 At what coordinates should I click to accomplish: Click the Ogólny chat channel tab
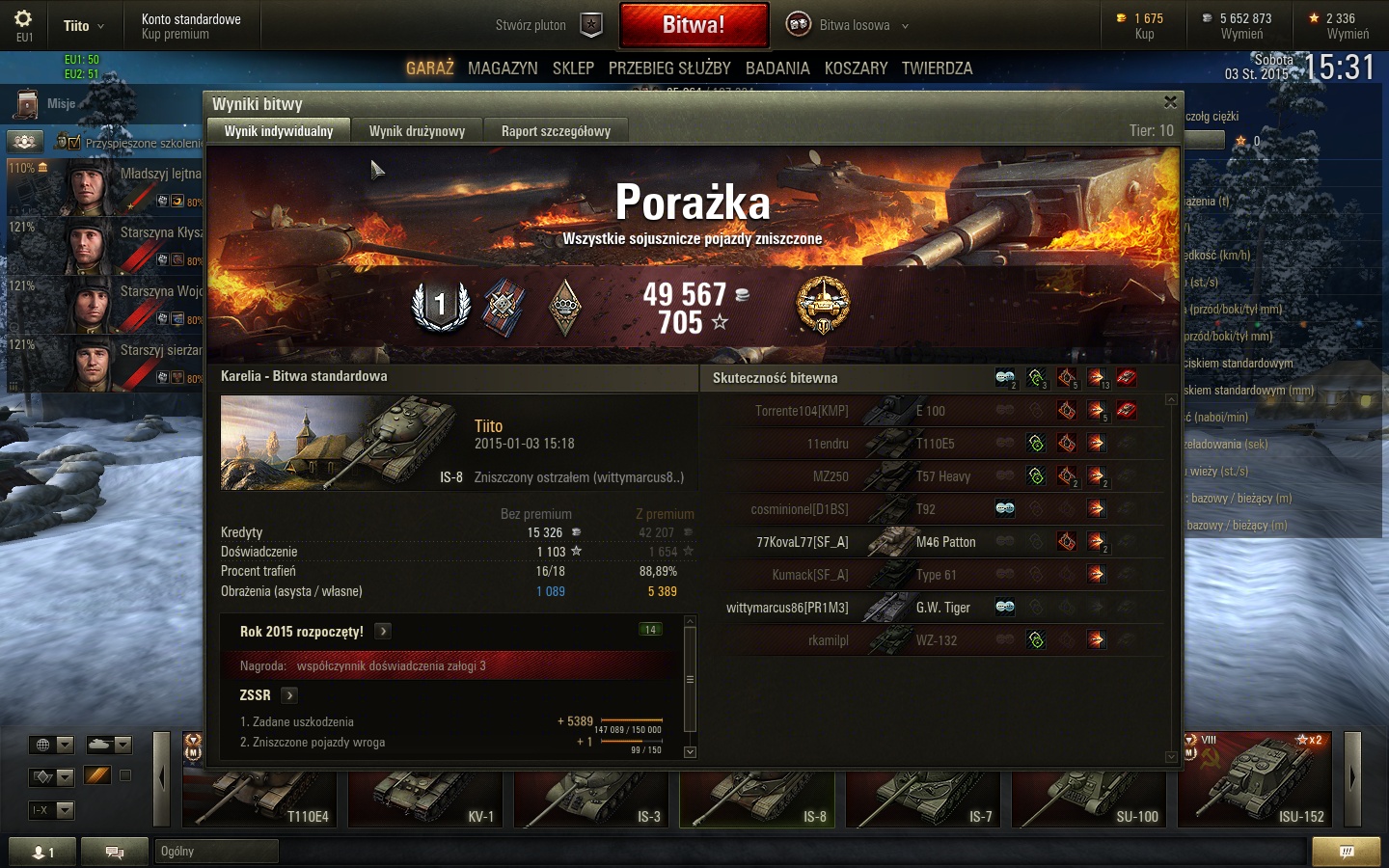pyautogui.click(x=216, y=851)
